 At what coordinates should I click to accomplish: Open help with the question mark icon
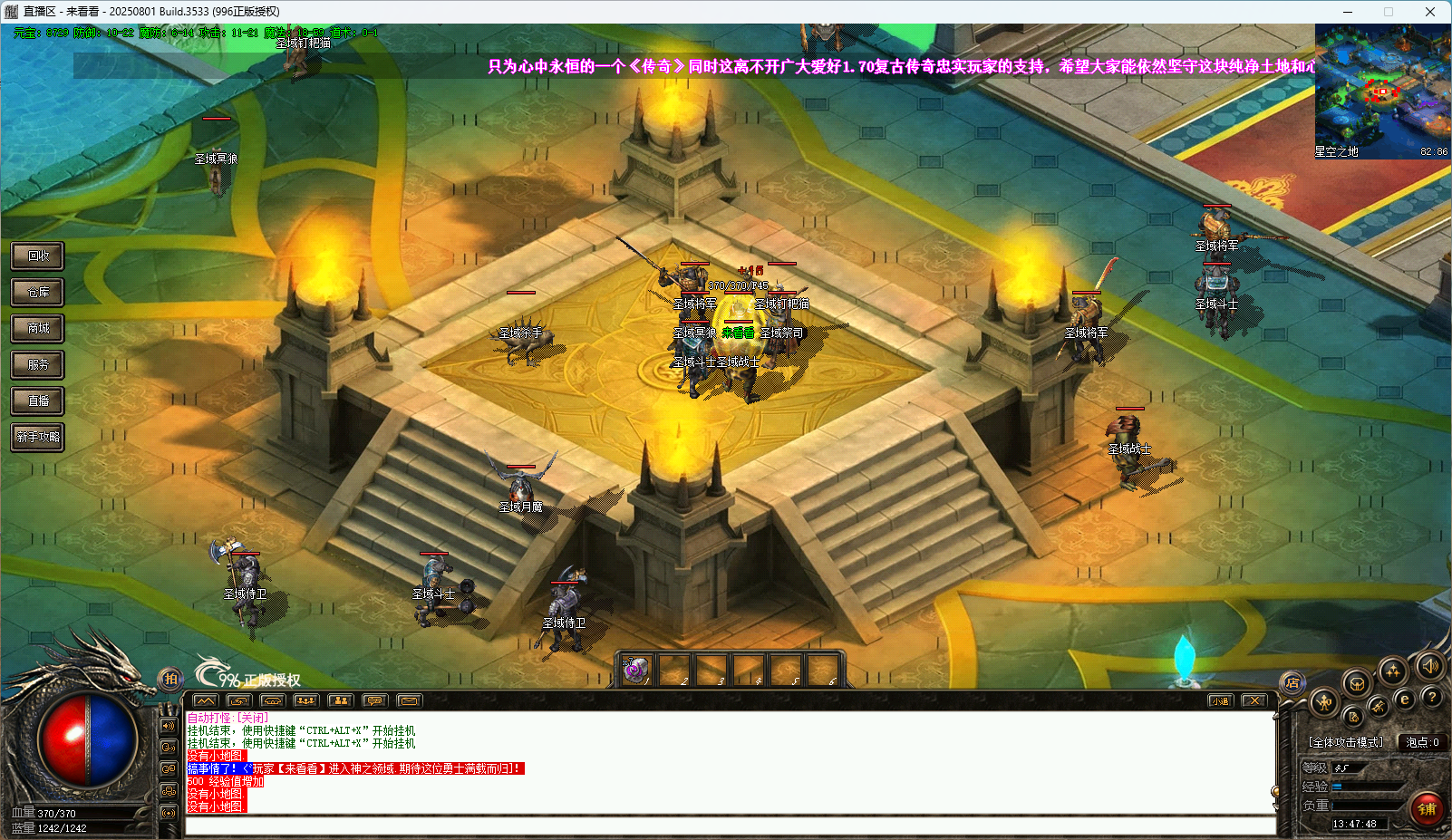click(x=1432, y=697)
